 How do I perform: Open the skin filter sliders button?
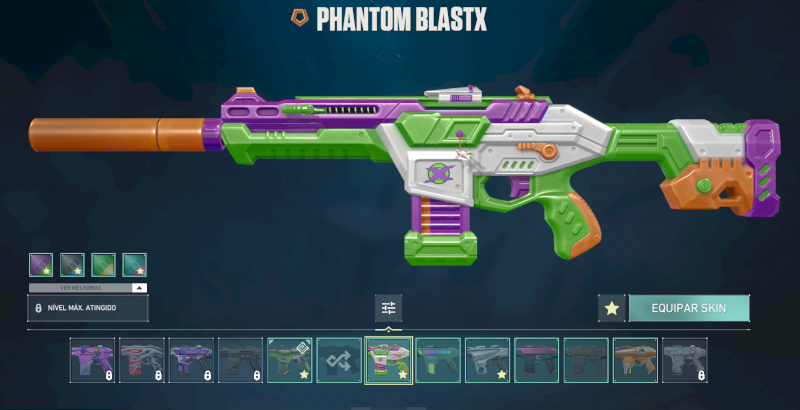[388, 308]
